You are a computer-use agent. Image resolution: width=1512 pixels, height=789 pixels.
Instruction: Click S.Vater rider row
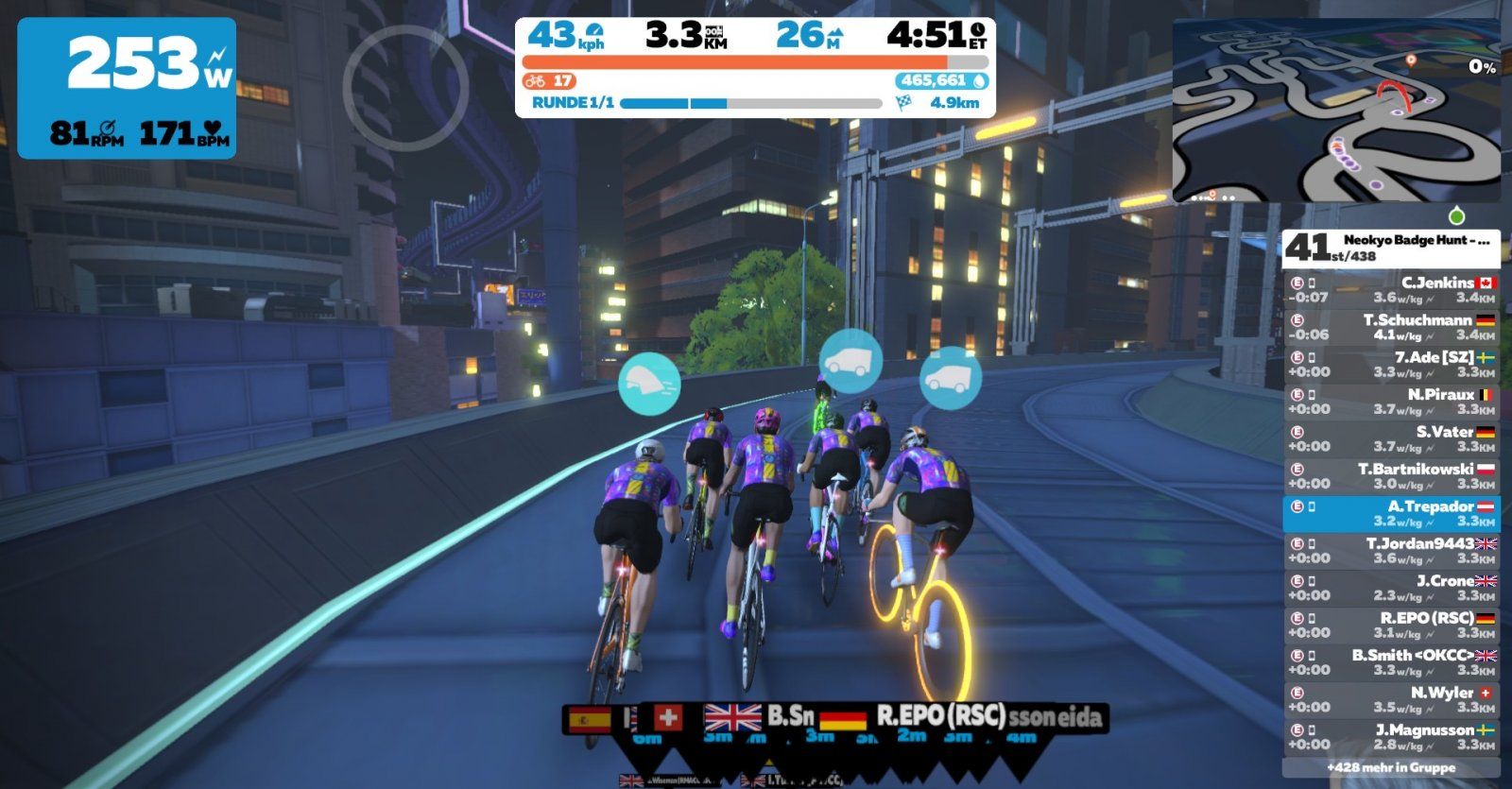(x=1390, y=439)
